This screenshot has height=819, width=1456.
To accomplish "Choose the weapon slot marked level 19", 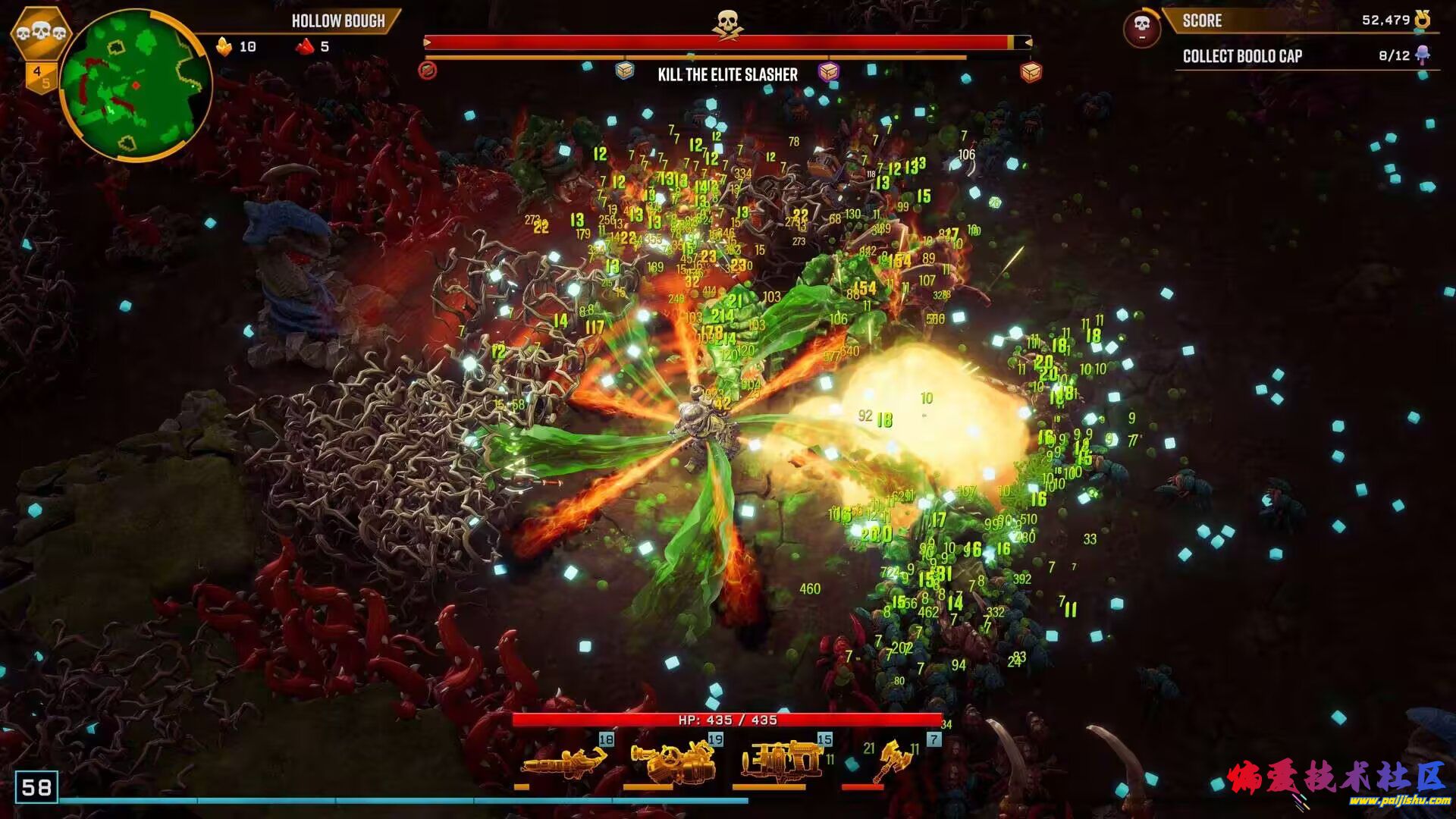I will pyautogui.click(x=675, y=760).
